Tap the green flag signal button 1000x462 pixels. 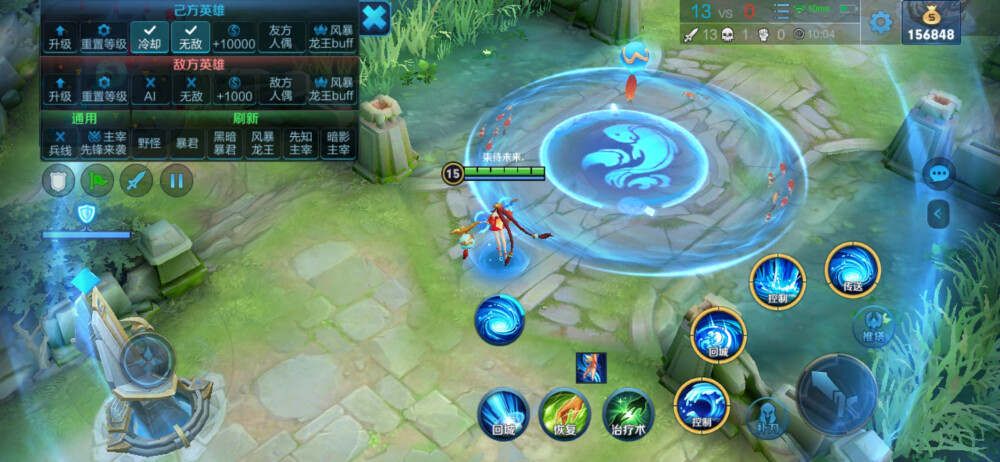pyautogui.click(x=97, y=181)
